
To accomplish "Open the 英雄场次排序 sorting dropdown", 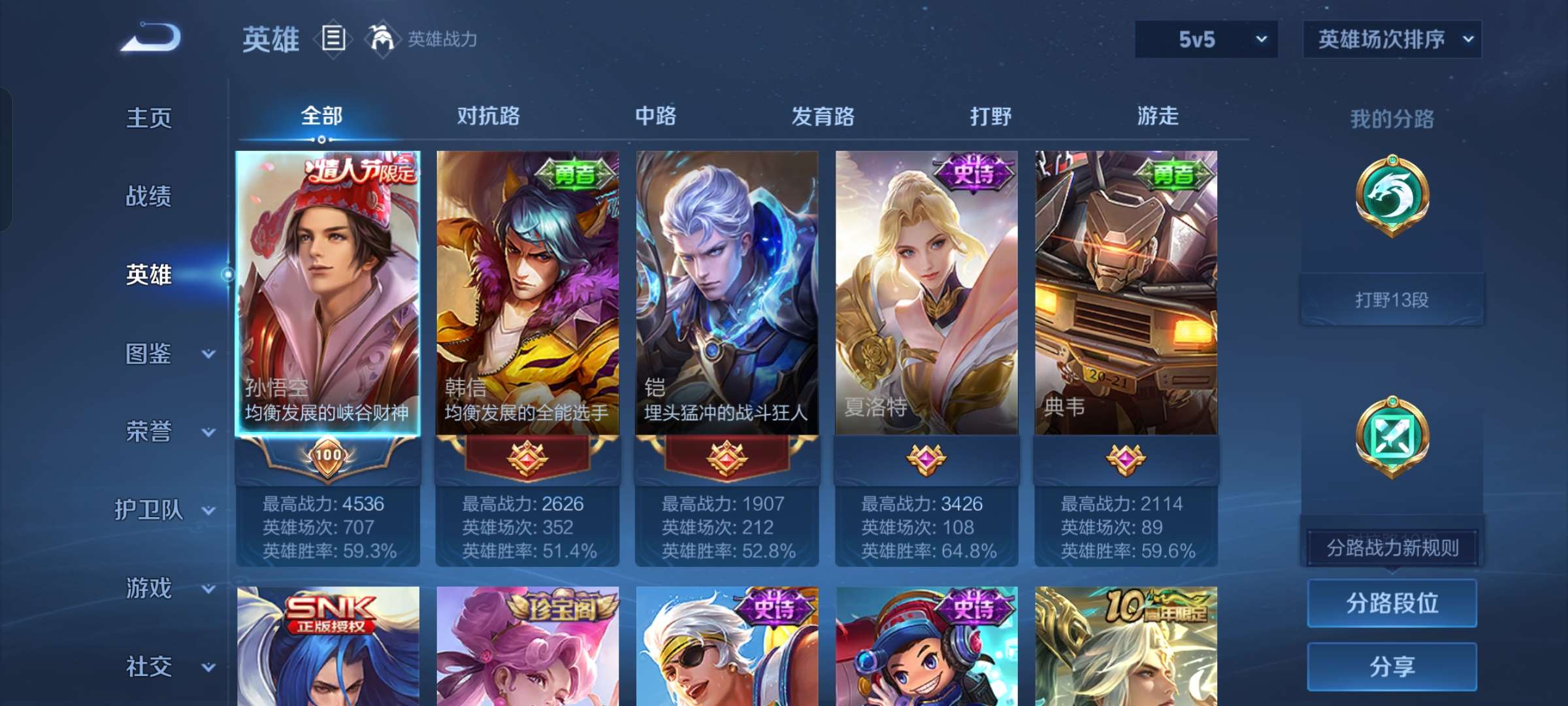I will coord(1390,39).
